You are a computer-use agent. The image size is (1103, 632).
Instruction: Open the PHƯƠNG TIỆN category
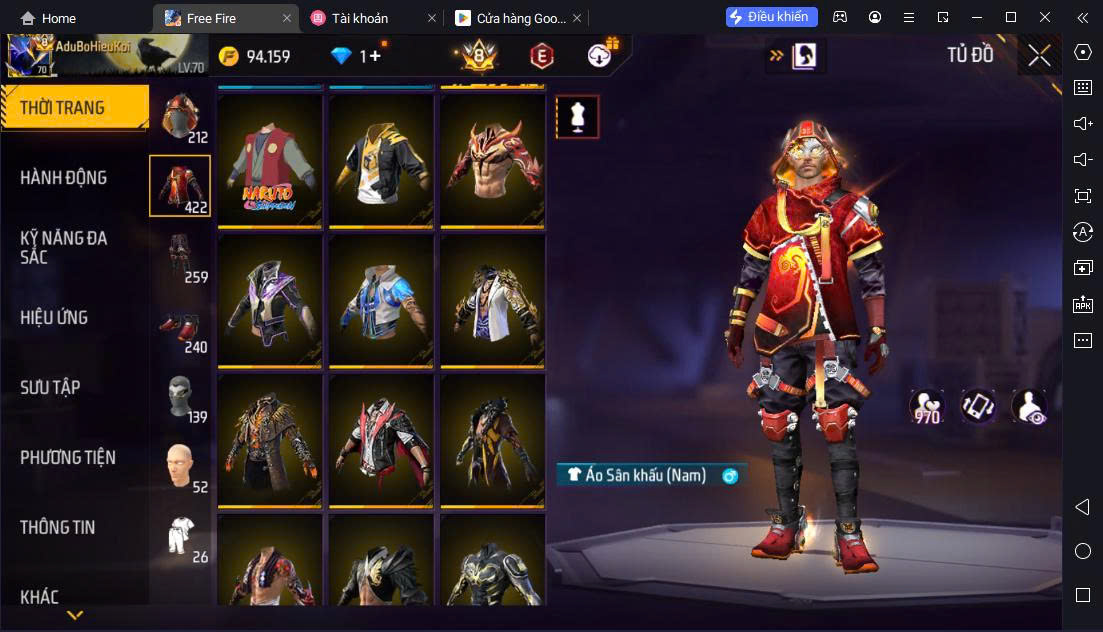[x=68, y=458]
